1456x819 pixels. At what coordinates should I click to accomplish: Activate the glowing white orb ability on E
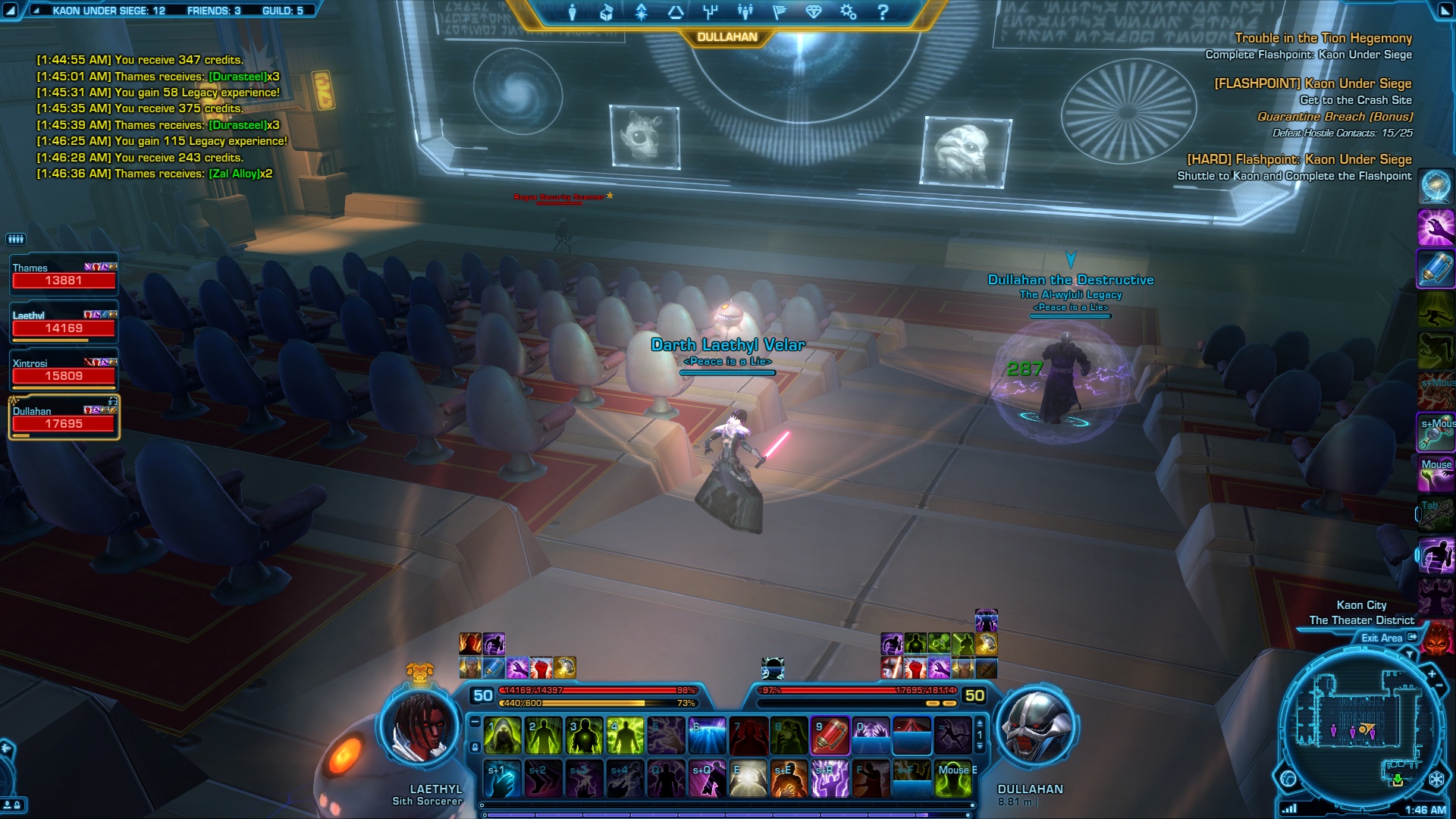tap(748, 780)
